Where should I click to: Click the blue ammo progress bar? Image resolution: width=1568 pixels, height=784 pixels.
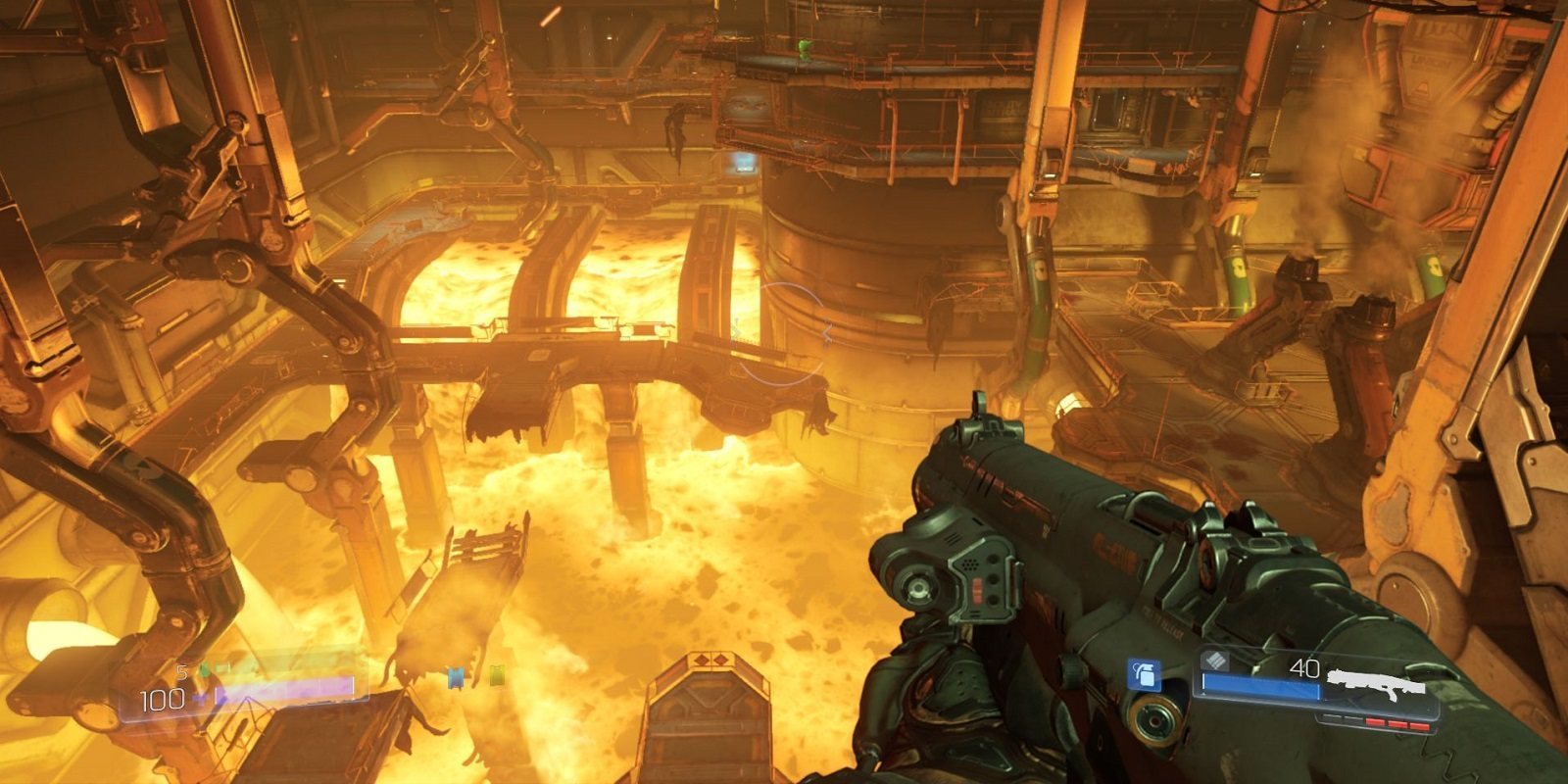pyautogui.click(x=1259, y=686)
